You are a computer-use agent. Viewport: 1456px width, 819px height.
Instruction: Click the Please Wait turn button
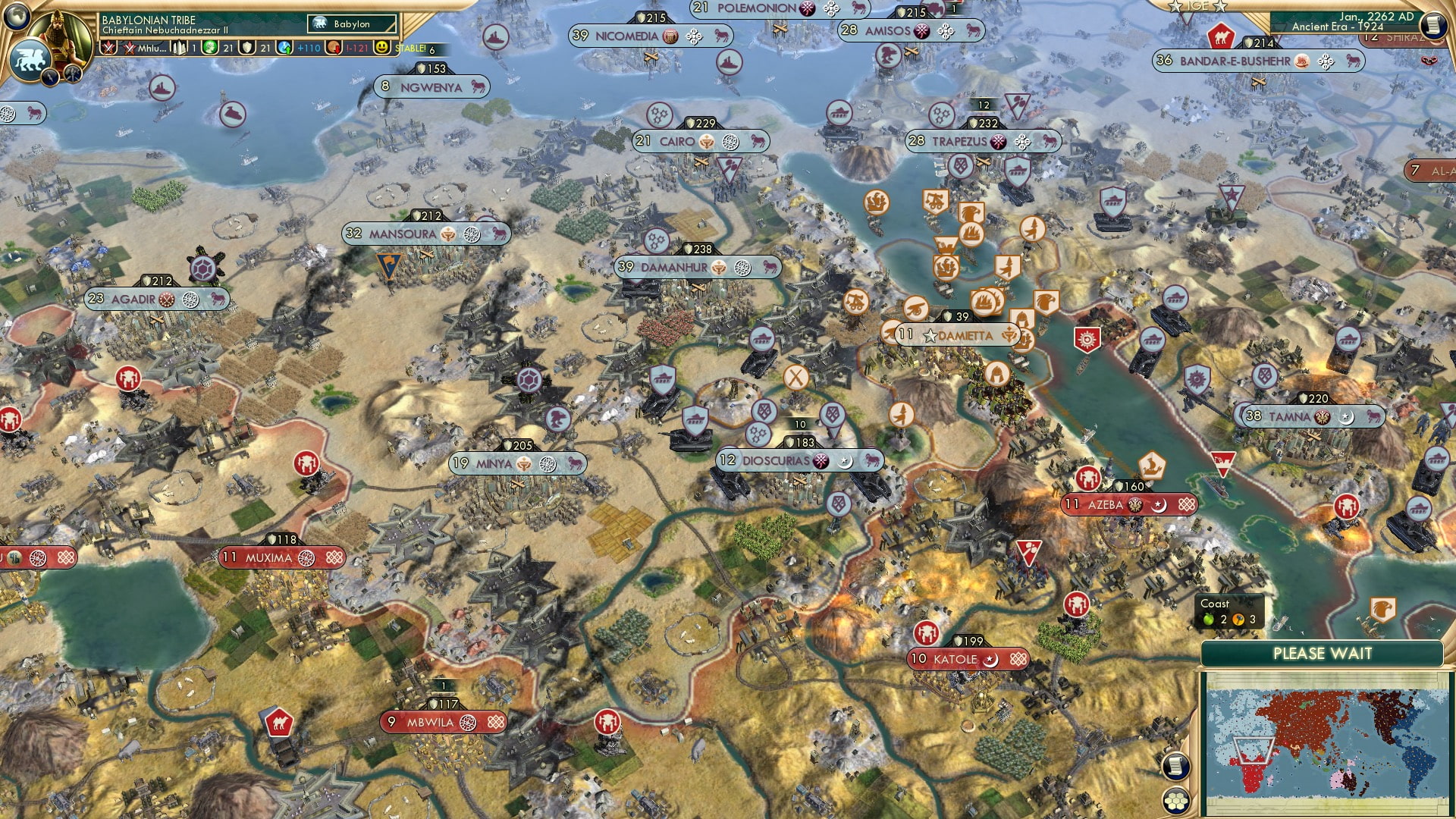click(1322, 654)
